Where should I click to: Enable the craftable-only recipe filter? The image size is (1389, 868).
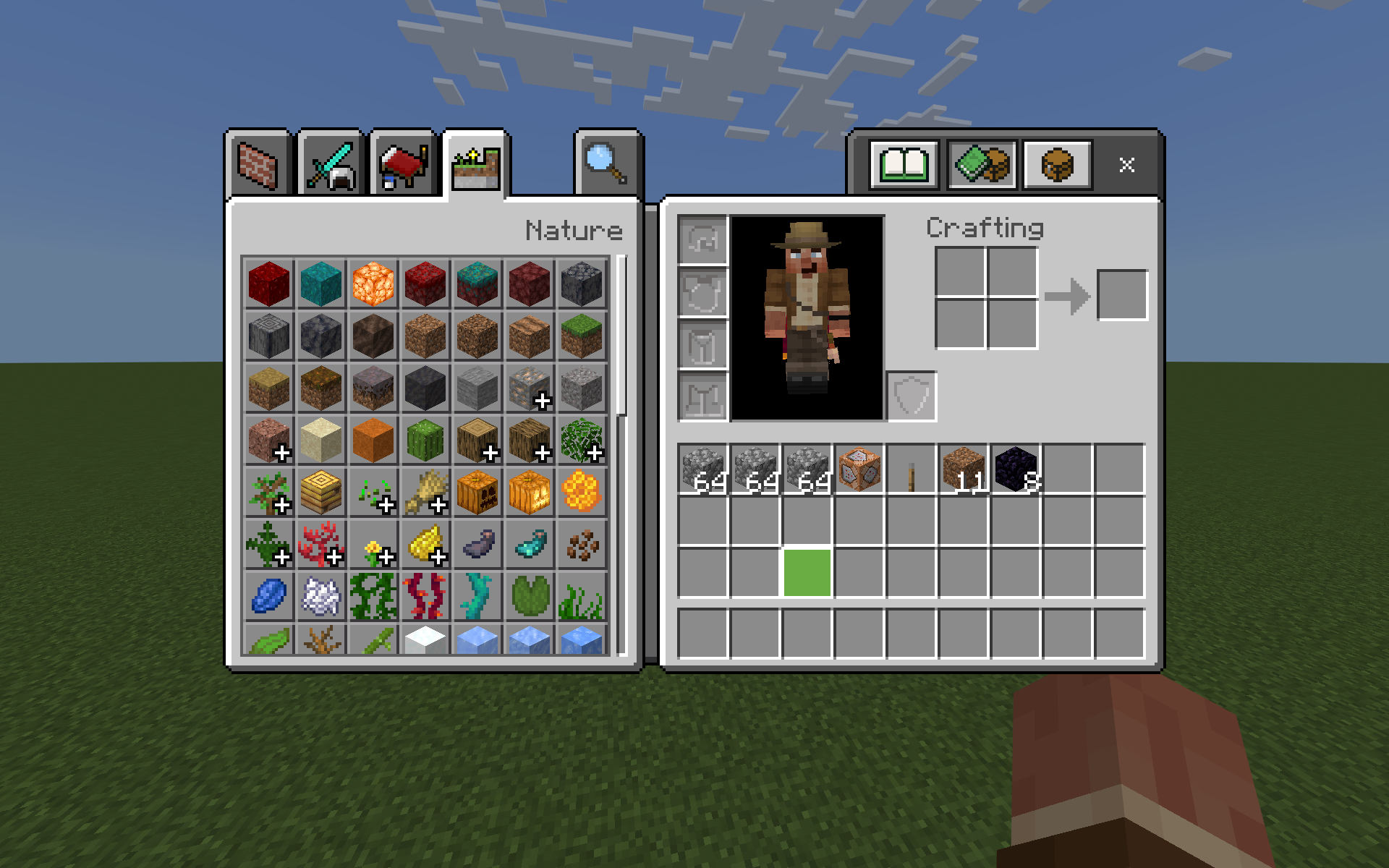point(984,163)
